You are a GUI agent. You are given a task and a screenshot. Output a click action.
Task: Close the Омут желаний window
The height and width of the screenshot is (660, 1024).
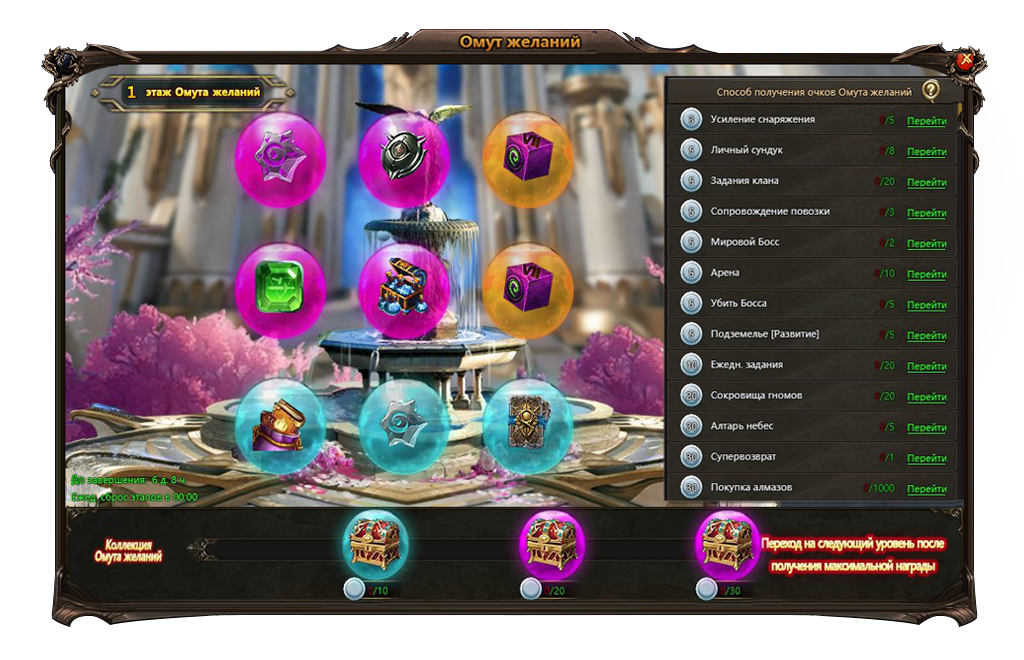click(965, 61)
